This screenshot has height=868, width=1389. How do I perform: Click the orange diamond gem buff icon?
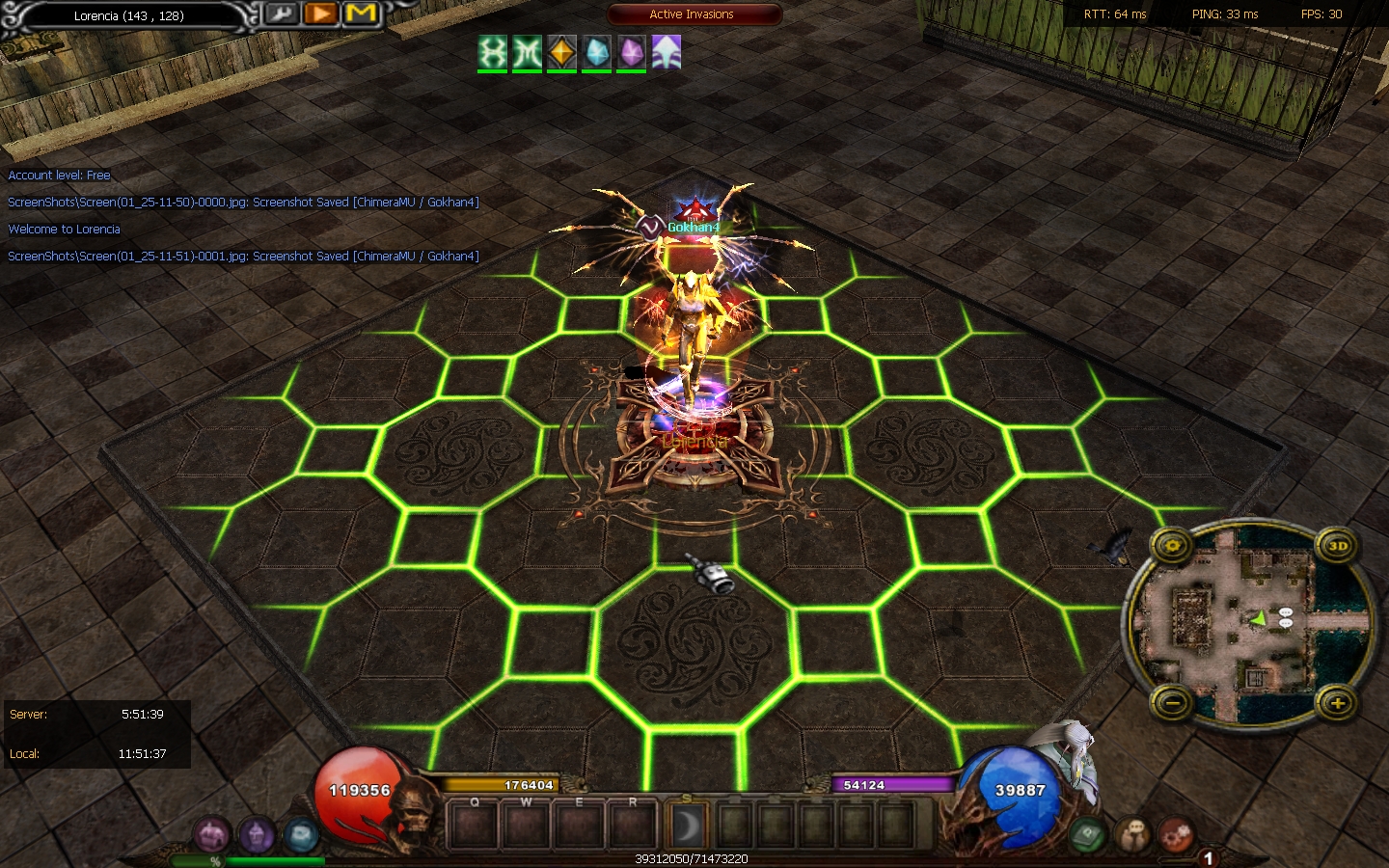[562, 52]
